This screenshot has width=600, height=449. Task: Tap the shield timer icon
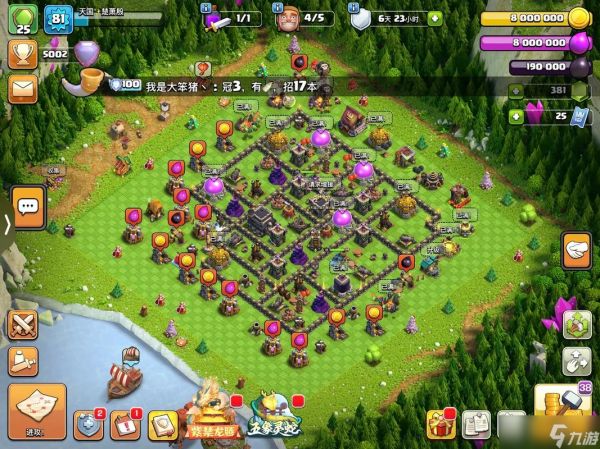click(359, 17)
